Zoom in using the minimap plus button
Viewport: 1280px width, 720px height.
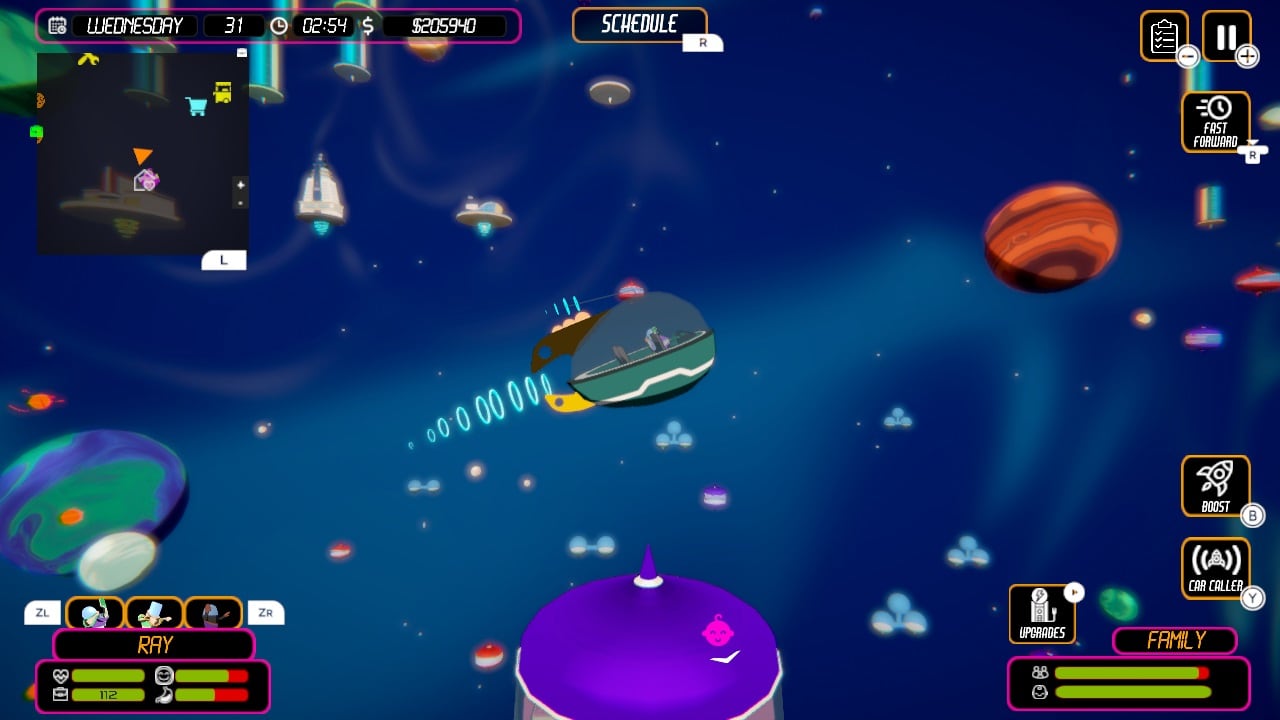coord(239,185)
